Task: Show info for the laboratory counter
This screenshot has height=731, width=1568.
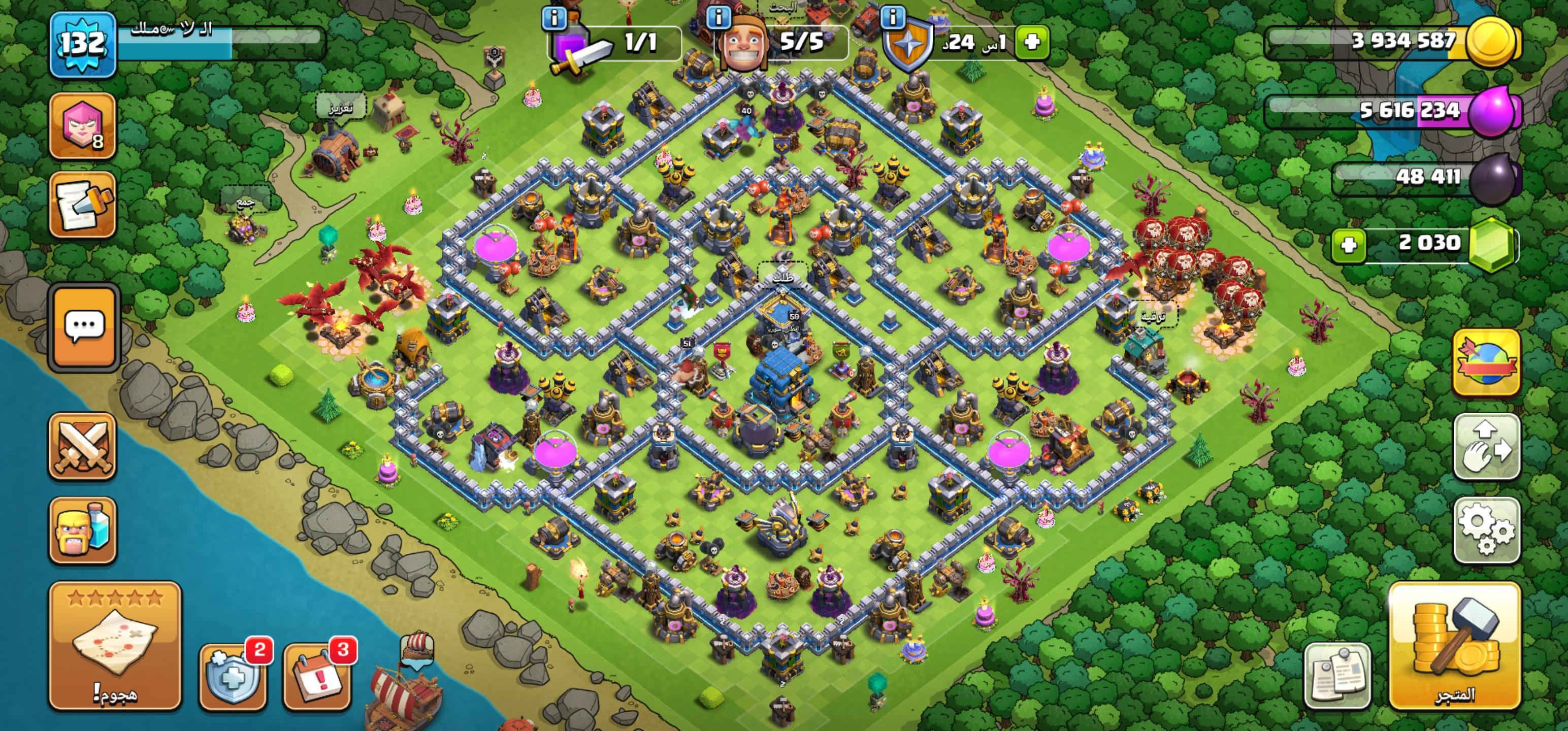Action: pos(553,18)
